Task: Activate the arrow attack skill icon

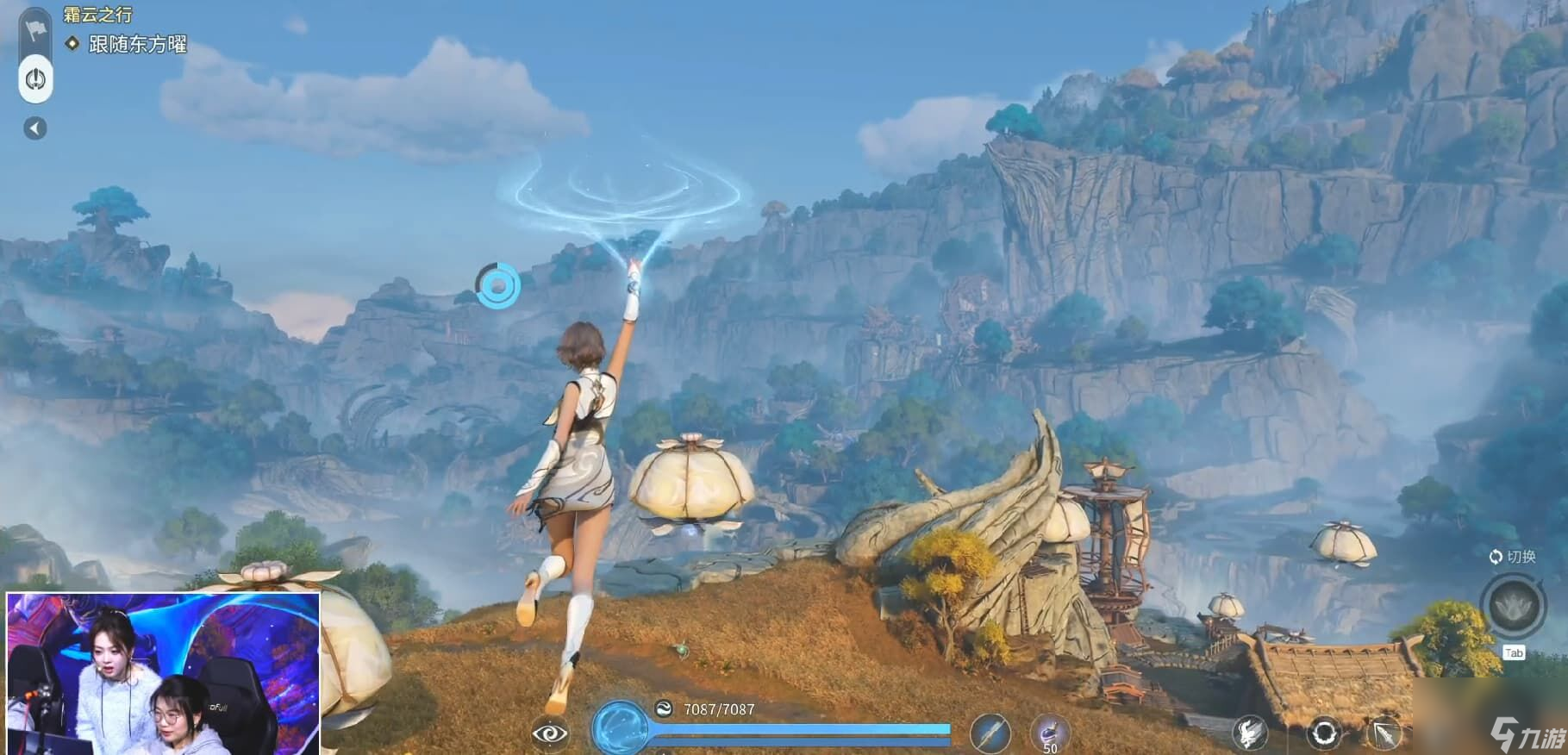Action: tap(1385, 733)
